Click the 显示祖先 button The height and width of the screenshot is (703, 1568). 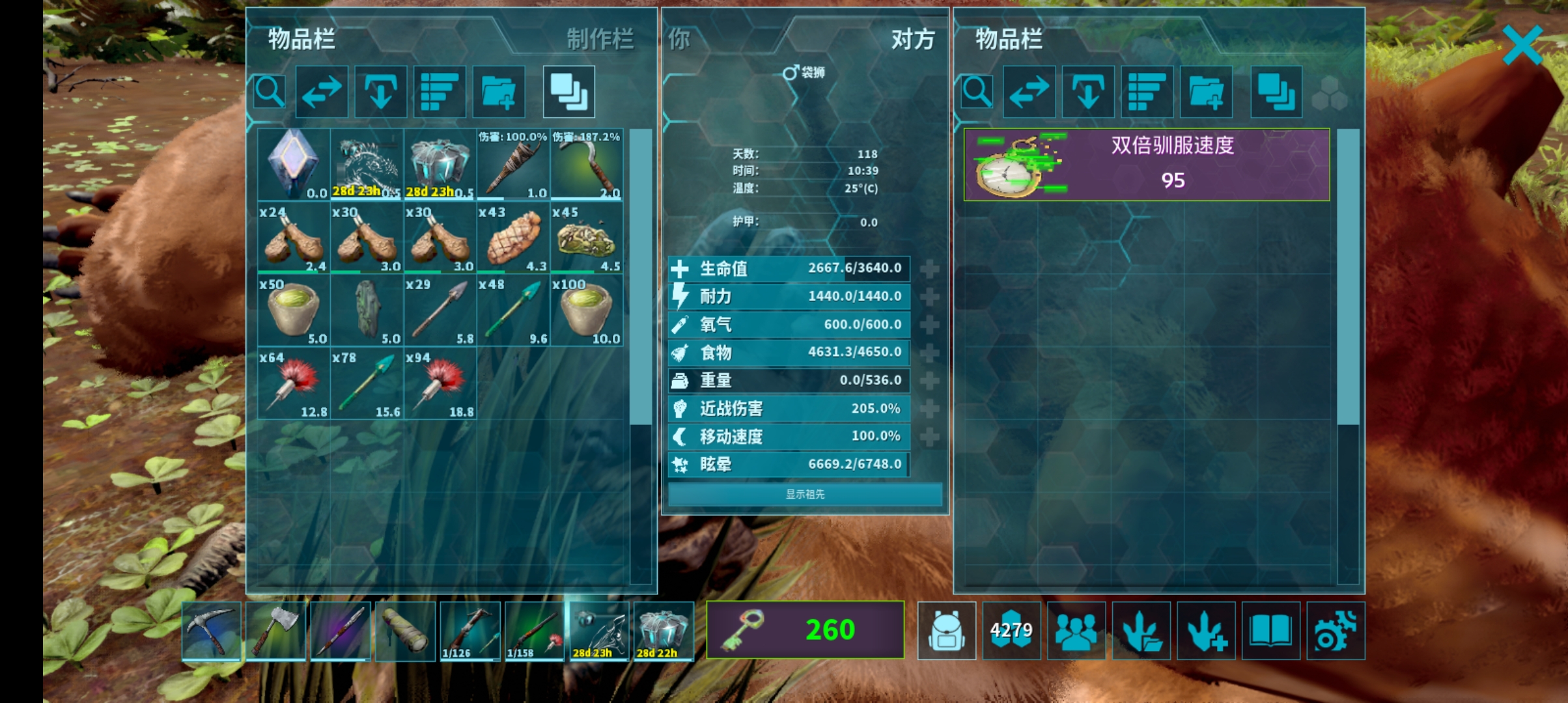[x=805, y=494]
